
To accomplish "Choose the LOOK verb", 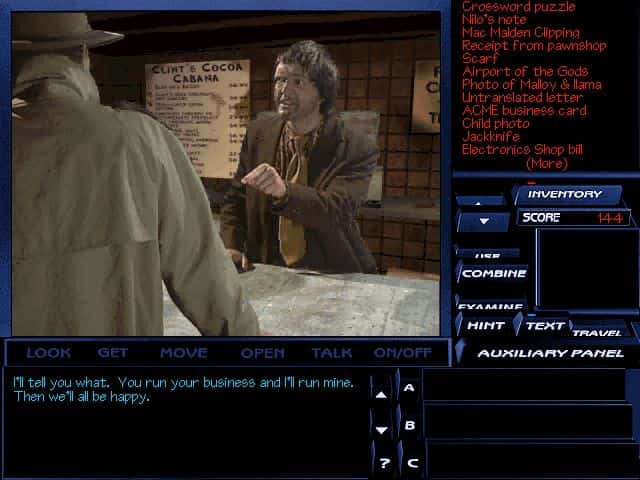I will pyautogui.click(x=48, y=352).
